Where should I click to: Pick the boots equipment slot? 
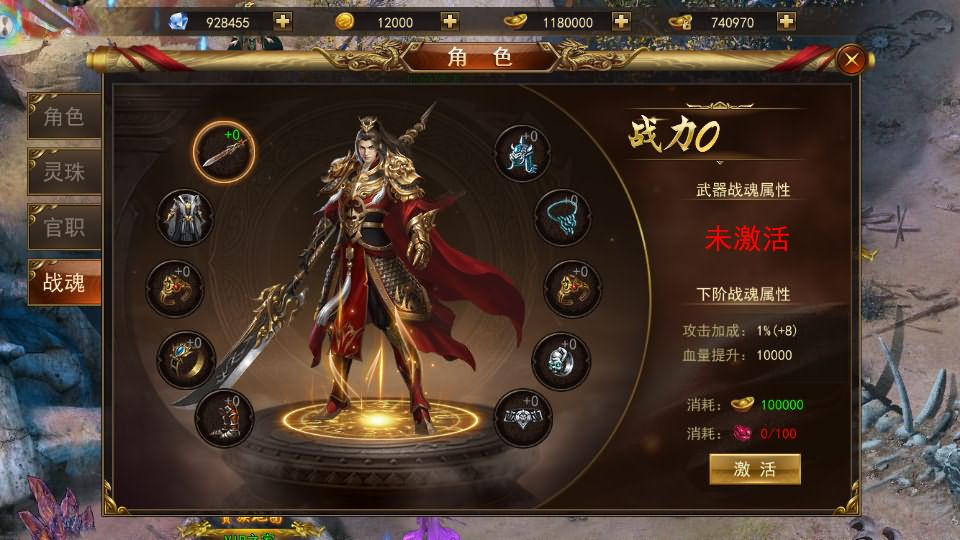click(x=223, y=417)
